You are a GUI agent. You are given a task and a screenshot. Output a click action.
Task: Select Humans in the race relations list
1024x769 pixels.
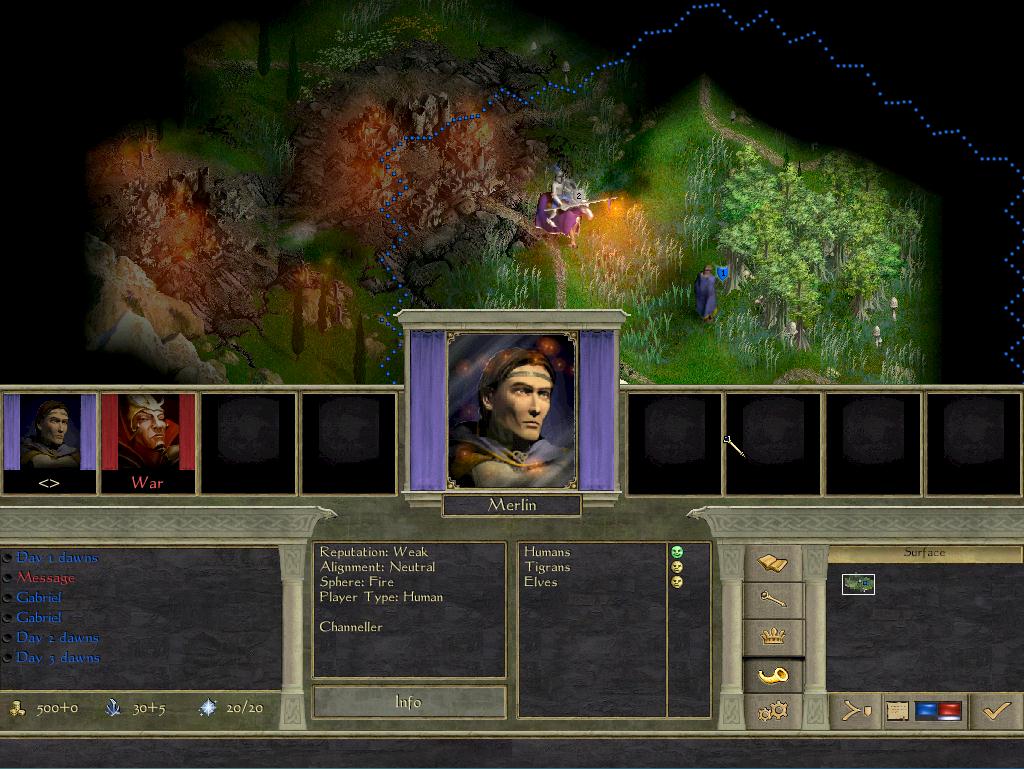547,552
